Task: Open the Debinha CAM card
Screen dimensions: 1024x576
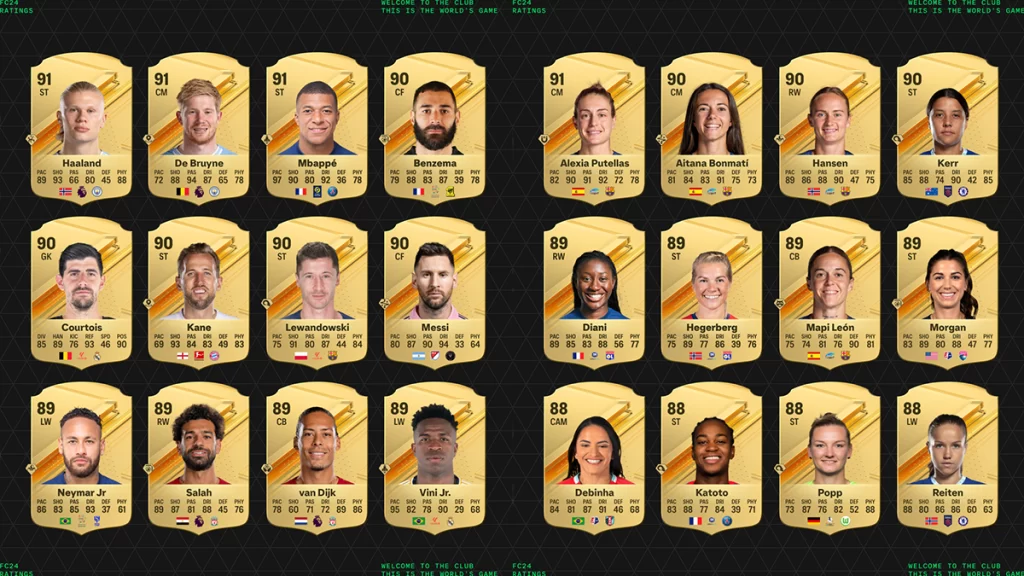Action: coord(594,458)
